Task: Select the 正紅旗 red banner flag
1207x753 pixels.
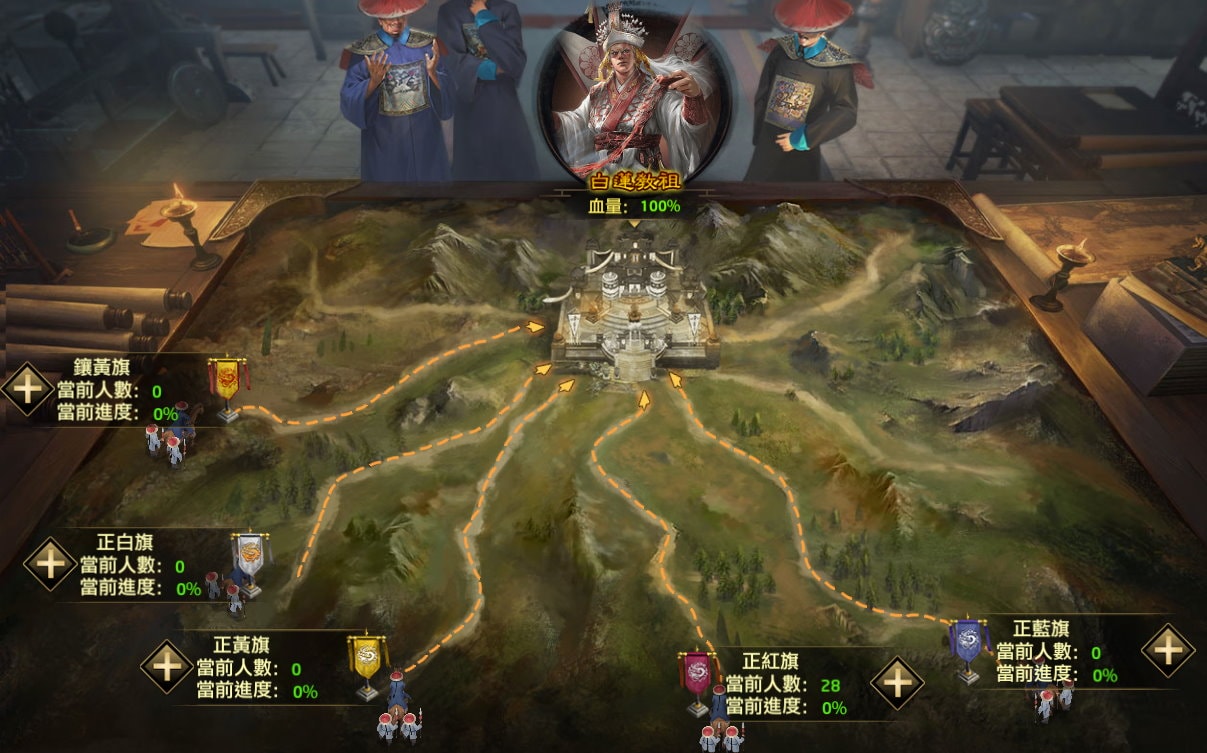Action: click(x=697, y=675)
